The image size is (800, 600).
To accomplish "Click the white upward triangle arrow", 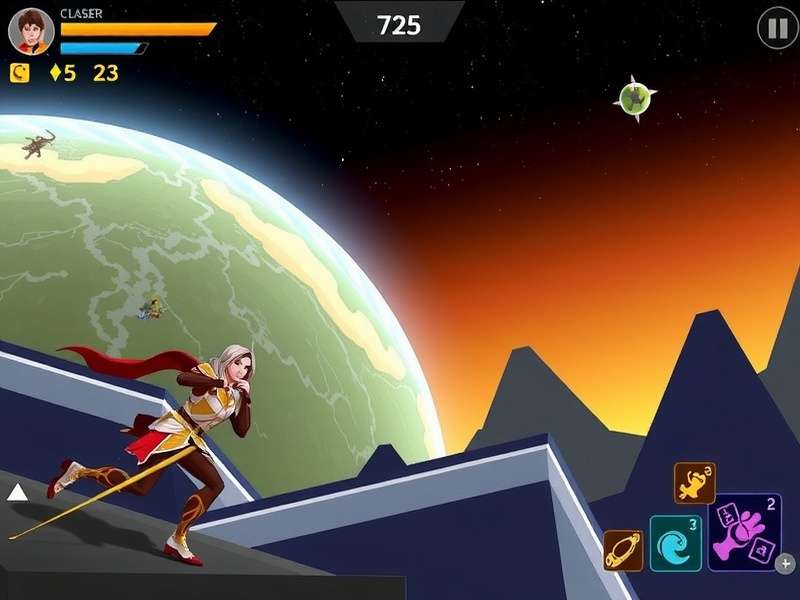I will 17,492.
